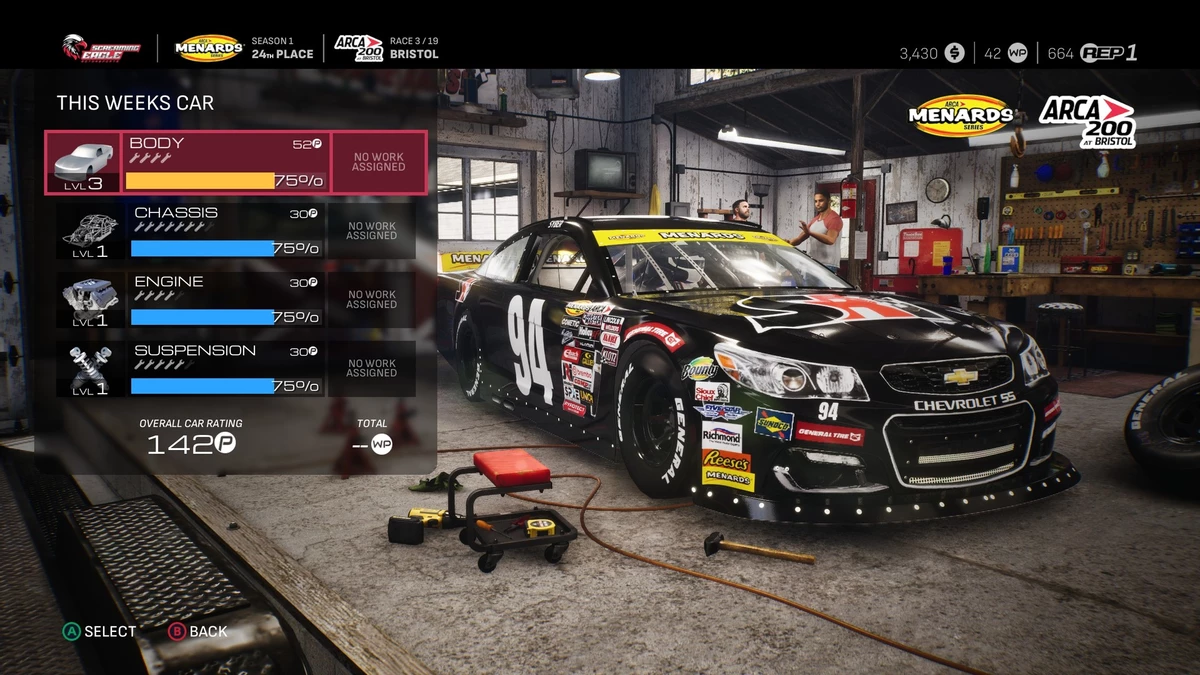The width and height of the screenshot is (1200, 675).
Task: Assign work in Chassis 'No Work Assigned' box
Action: coord(372,231)
